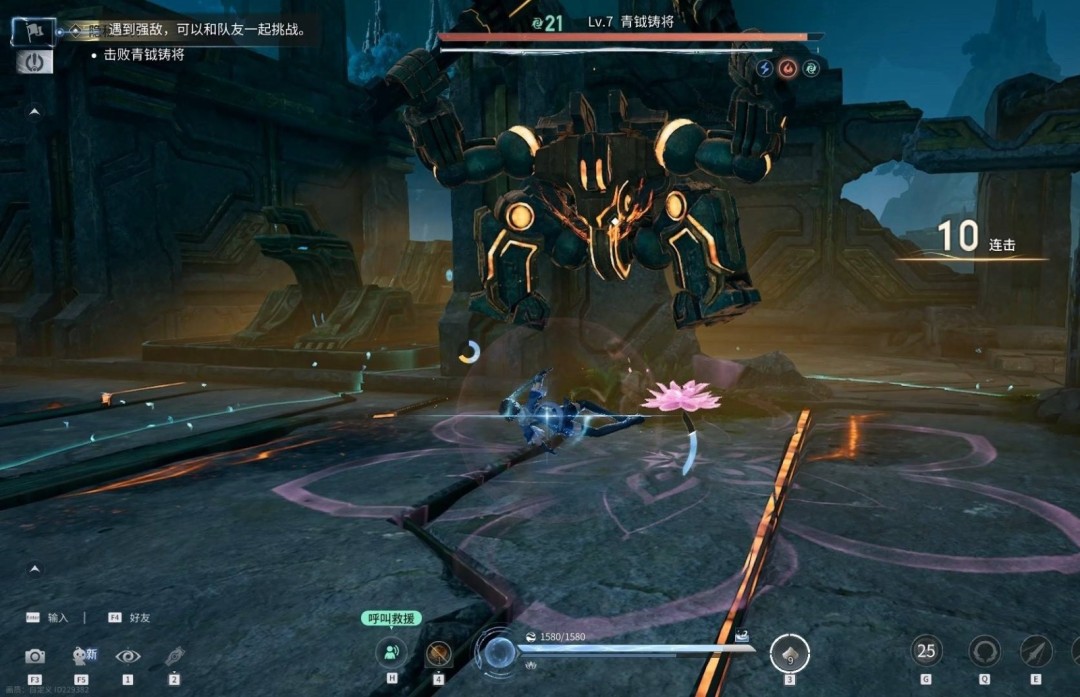This screenshot has height=697, width=1080.
Task: Open the 好友 friends list
Action: click(131, 618)
